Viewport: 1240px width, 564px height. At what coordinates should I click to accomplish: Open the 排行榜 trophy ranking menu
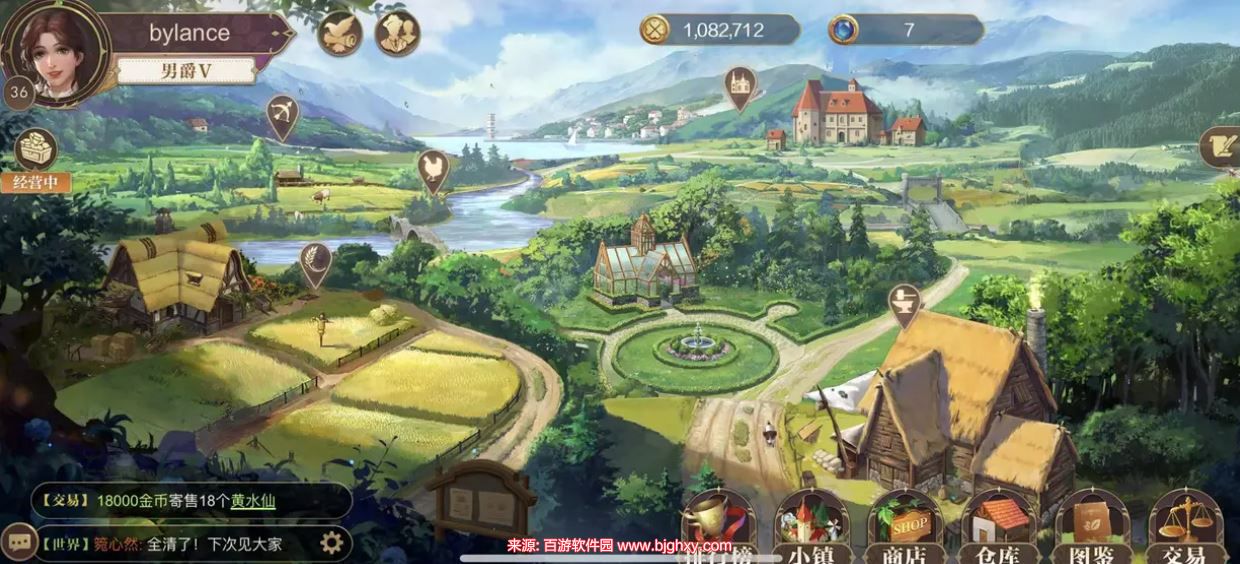click(718, 527)
